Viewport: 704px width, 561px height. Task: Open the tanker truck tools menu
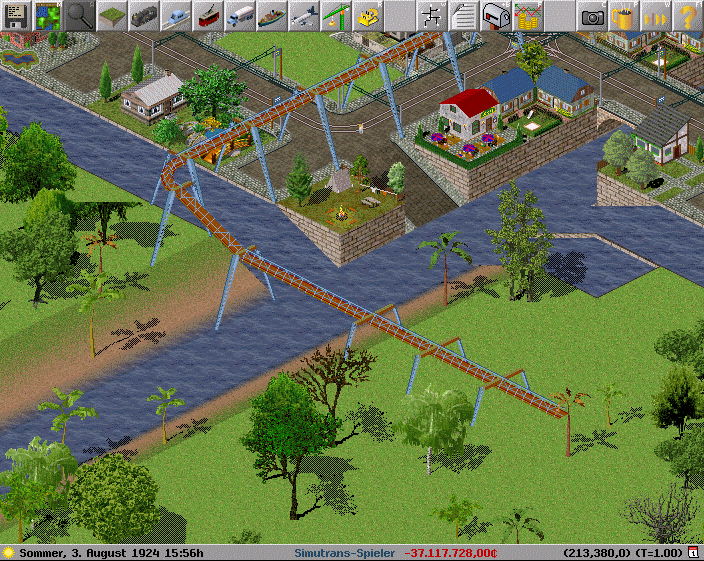(240, 15)
